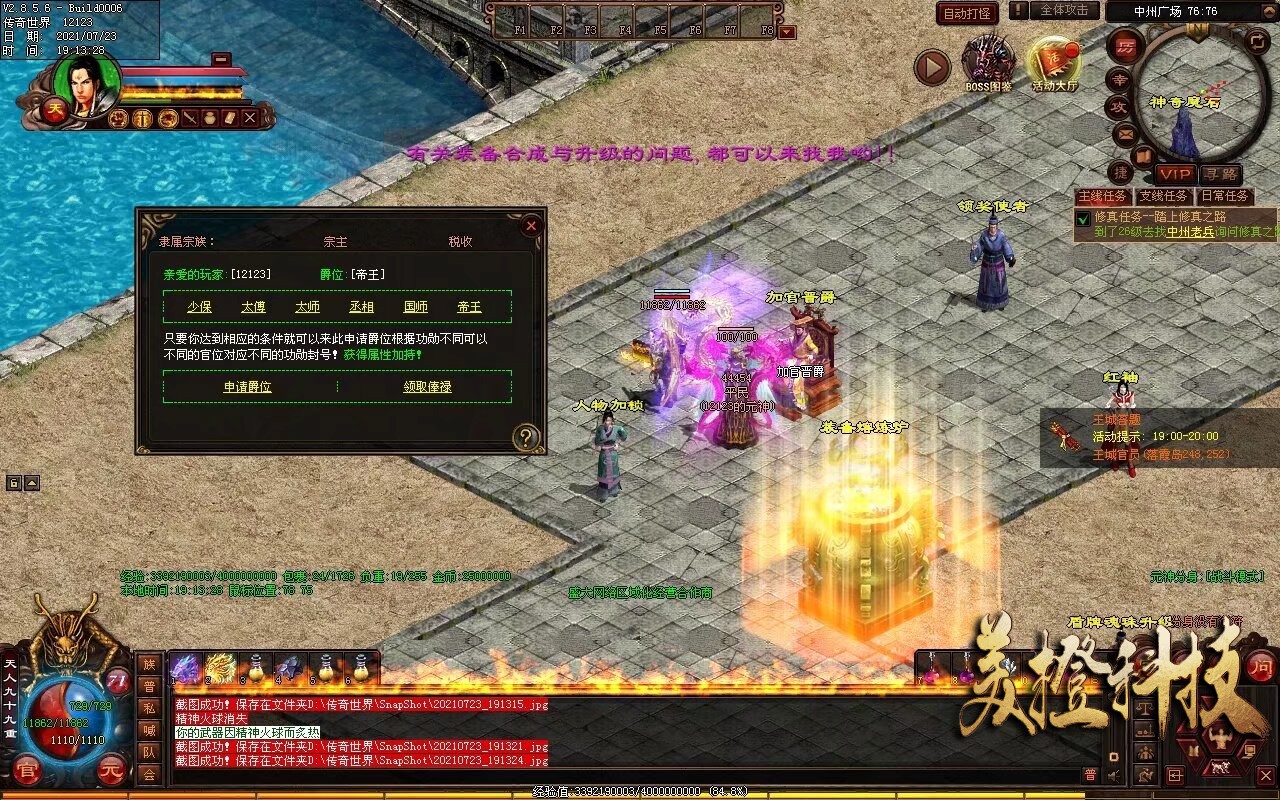Click the 元 icon beside the dragon orb
The image size is (1280, 800).
[x=109, y=768]
